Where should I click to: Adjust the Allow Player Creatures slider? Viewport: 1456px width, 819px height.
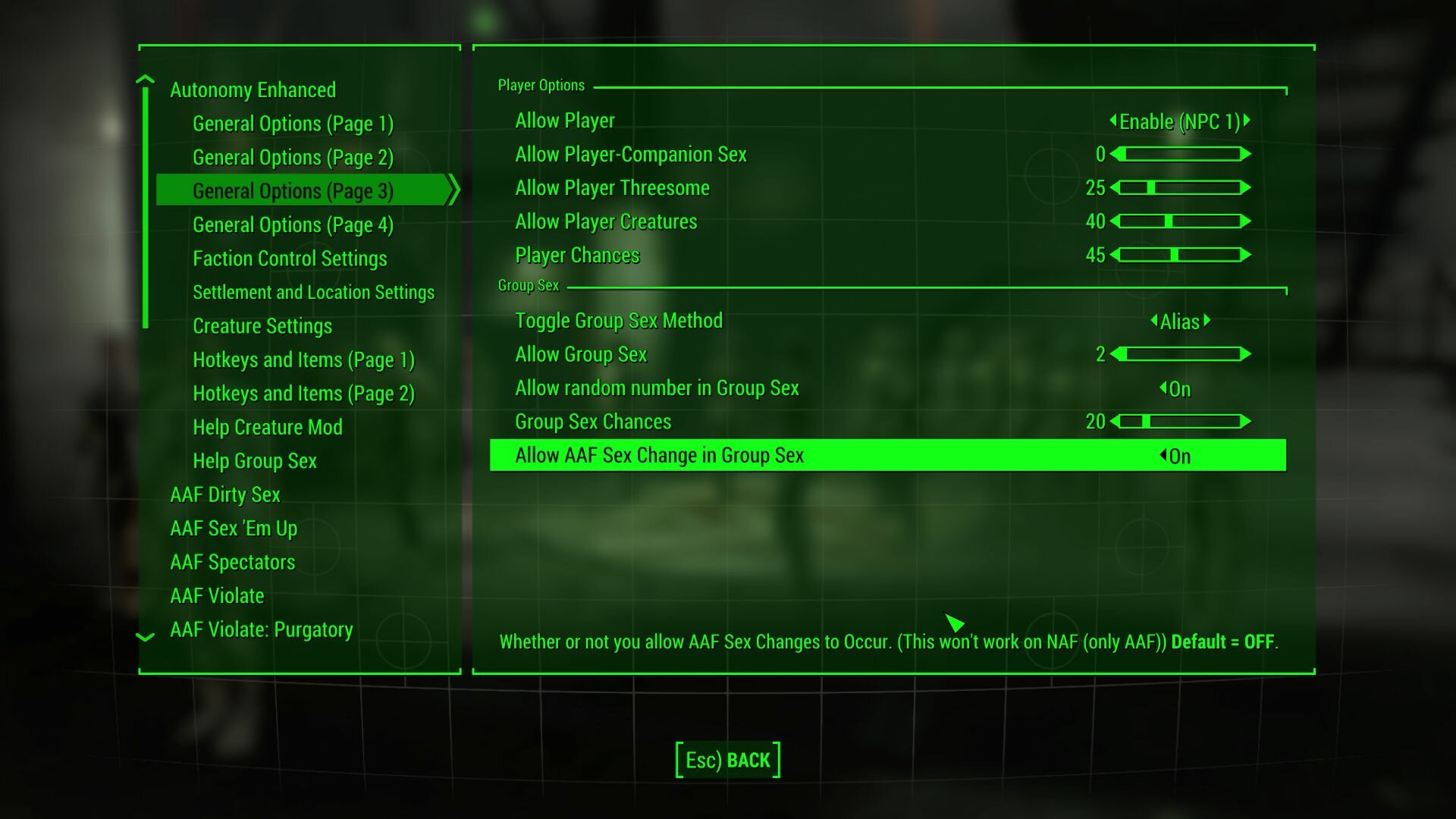coord(1180,221)
